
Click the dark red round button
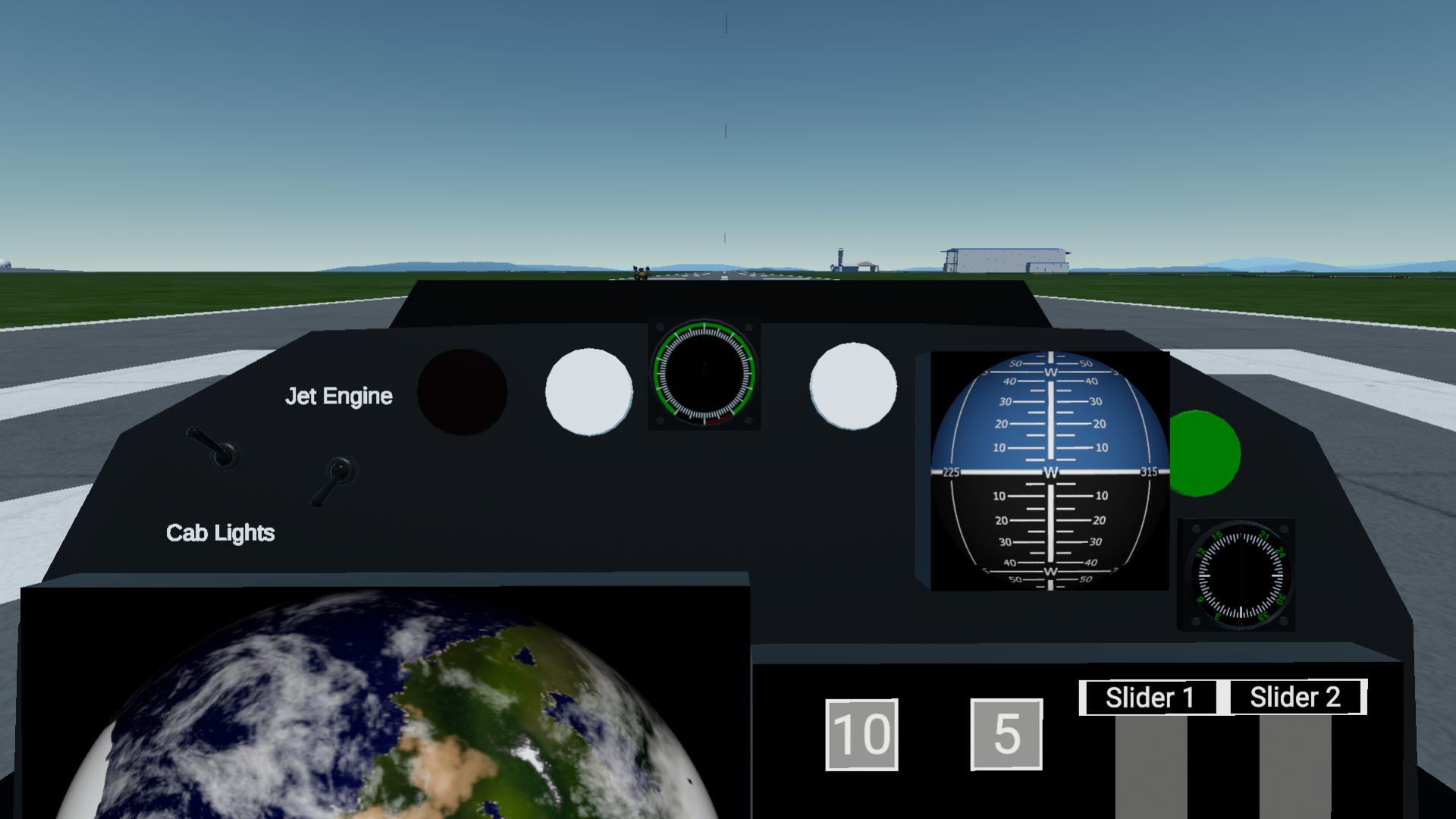pyautogui.click(x=462, y=392)
